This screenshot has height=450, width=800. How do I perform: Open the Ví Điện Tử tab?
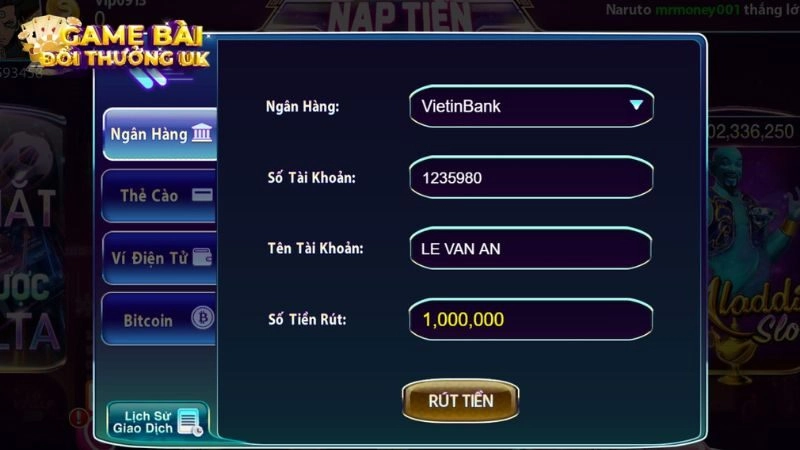[x=161, y=258]
